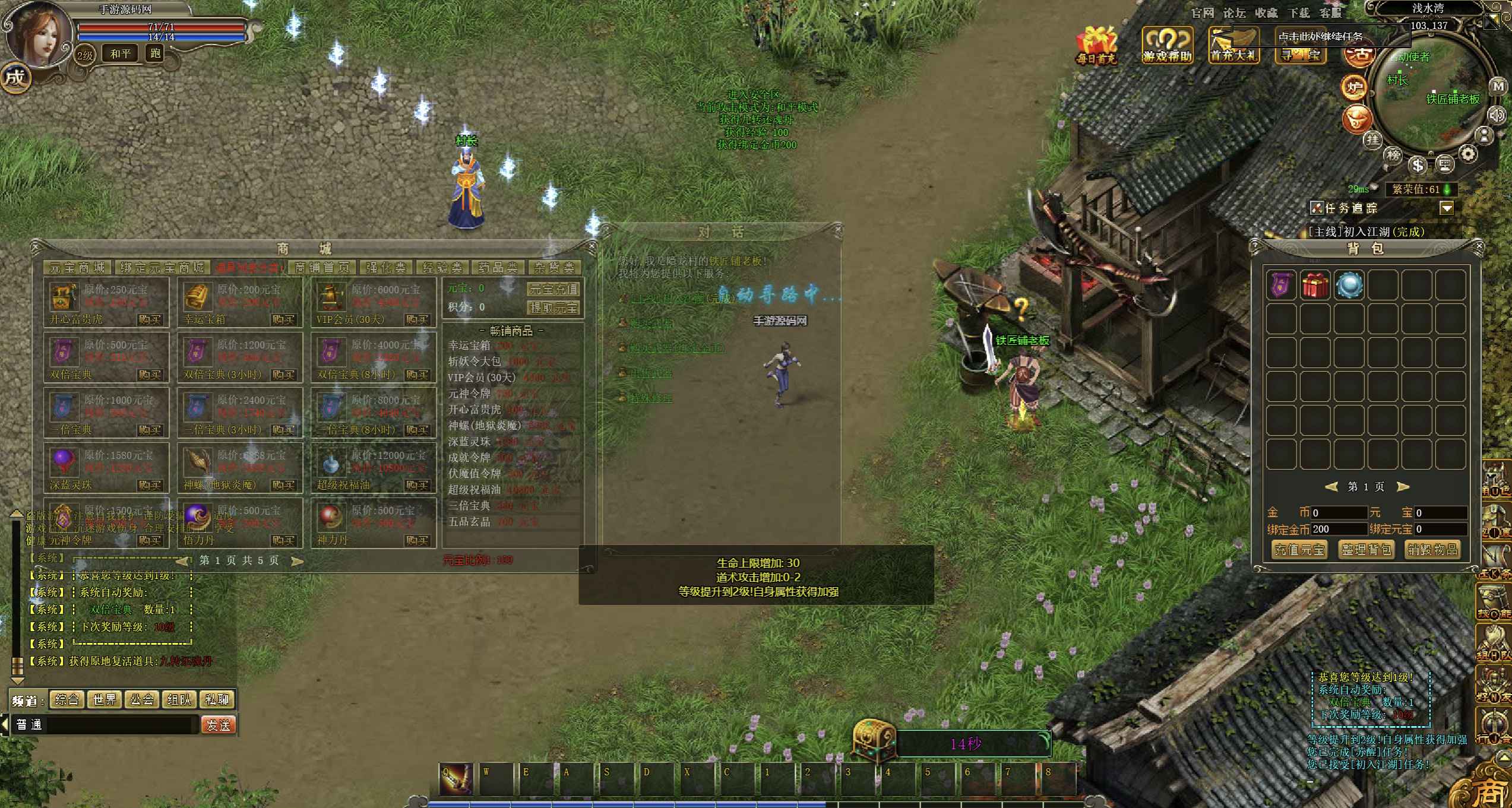Open the 每日首充 gift icon
The width and height of the screenshot is (1512, 808).
coord(1096,45)
